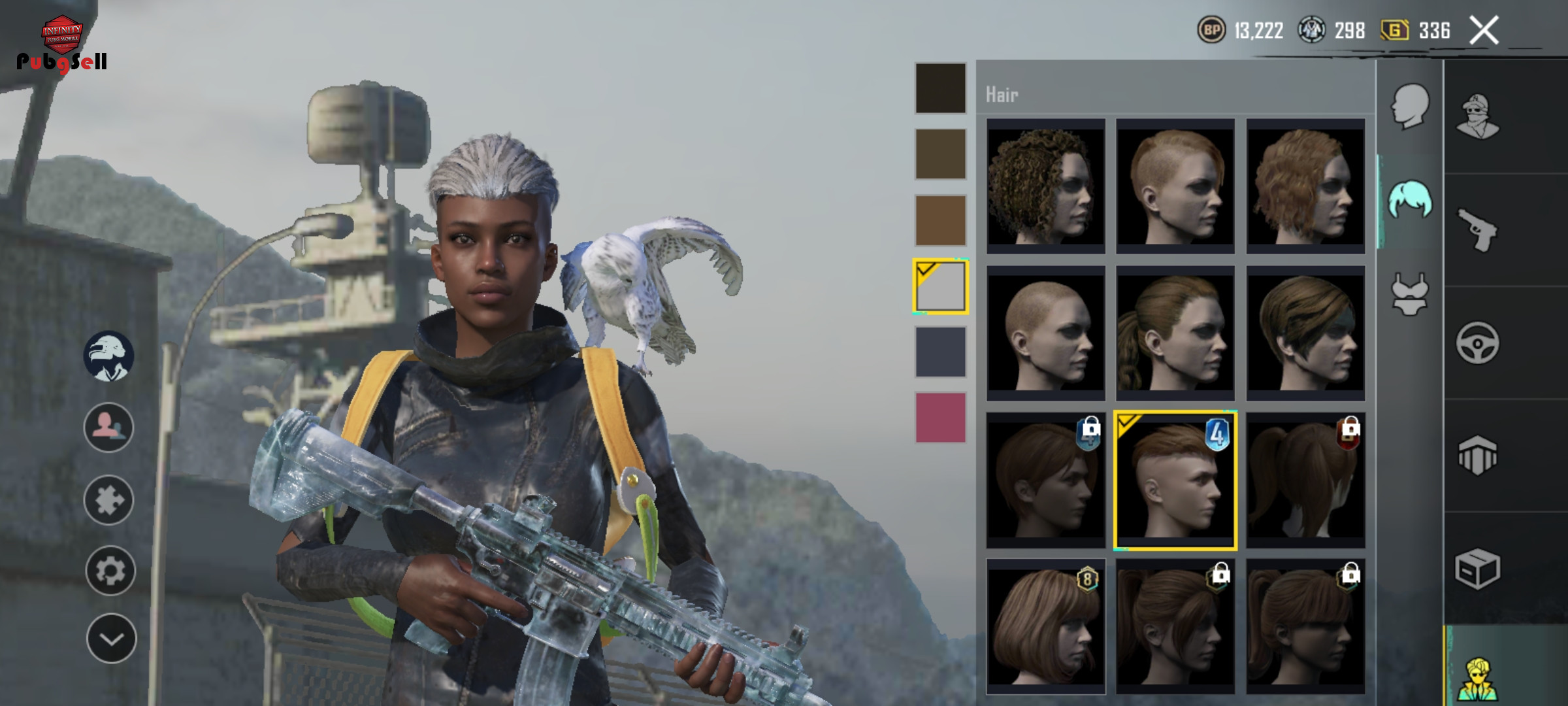Select the darkest black hair color swatch

point(940,88)
